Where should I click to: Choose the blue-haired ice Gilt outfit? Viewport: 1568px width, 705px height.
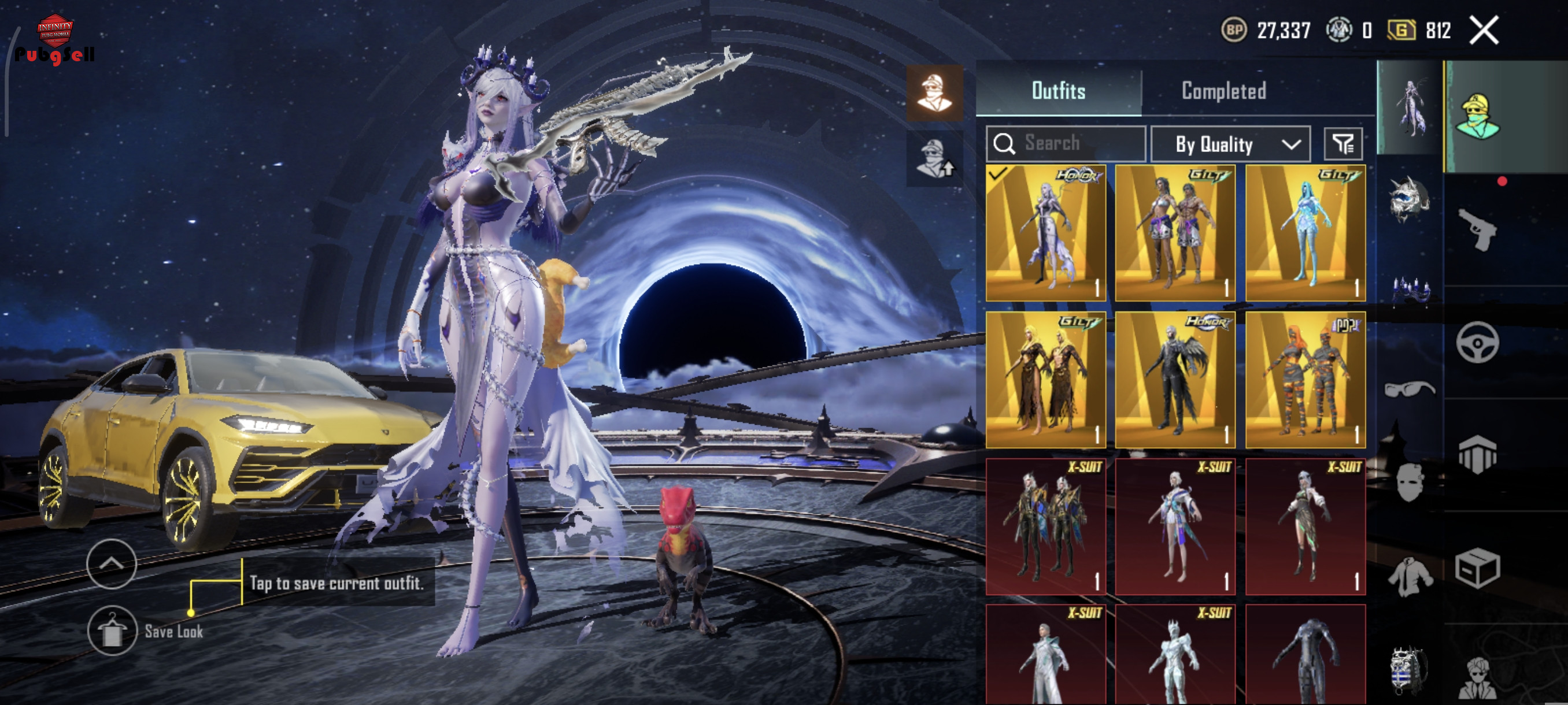1305,233
